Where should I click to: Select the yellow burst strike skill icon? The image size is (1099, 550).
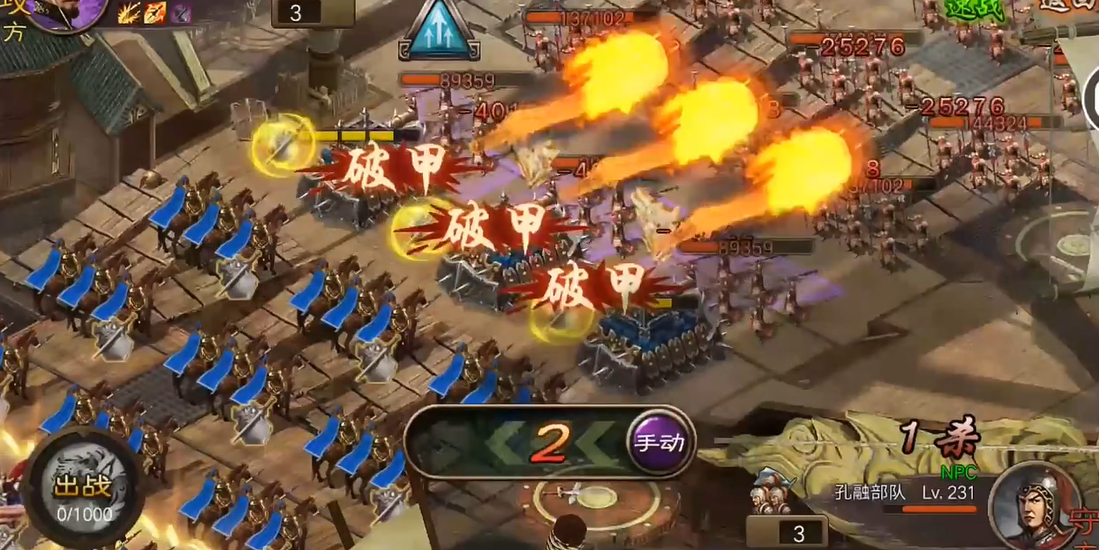coord(129,13)
